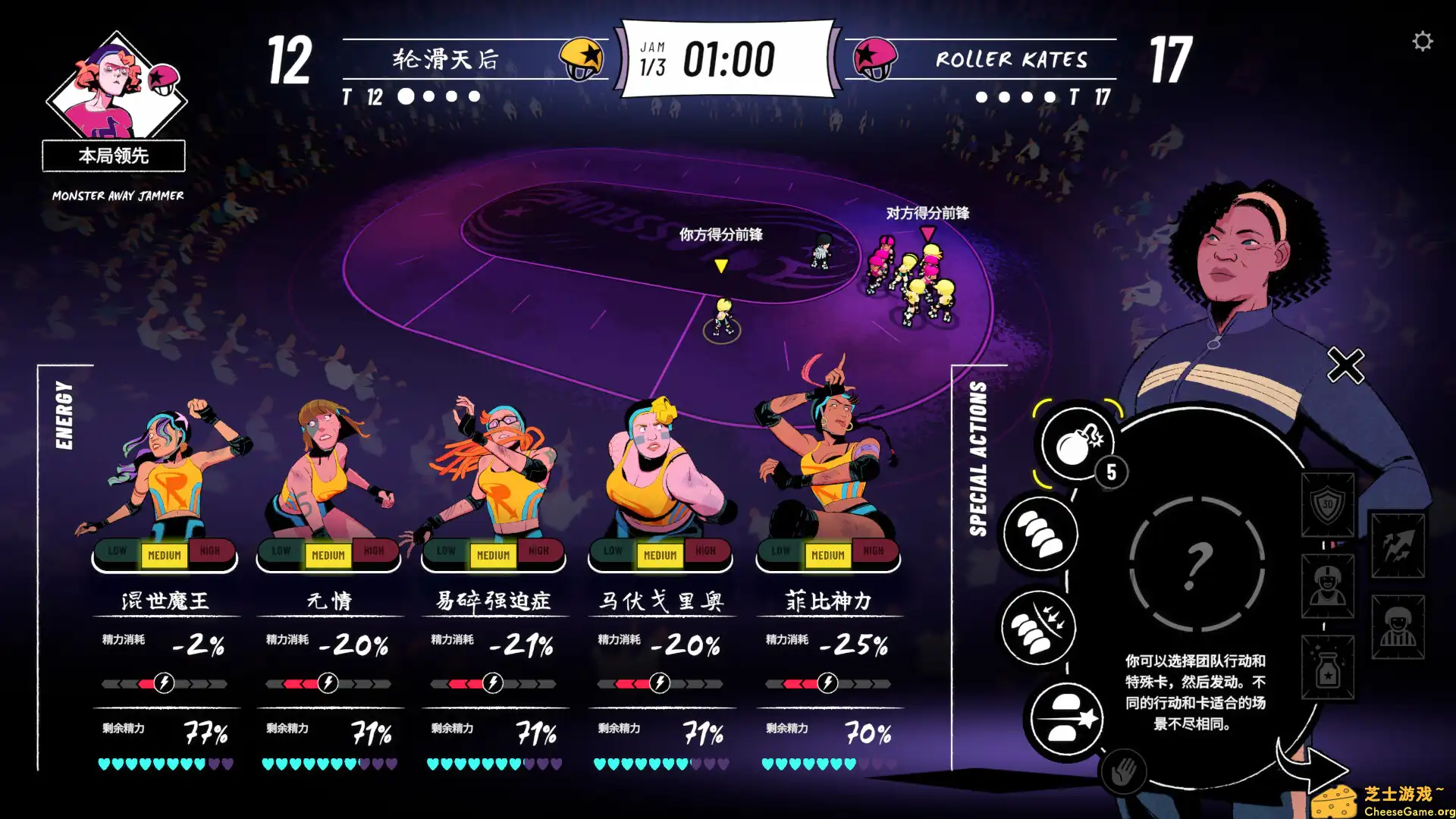Set 混世魔王 energy to LOW
The width and height of the screenshot is (1456, 819).
[x=117, y=551]
